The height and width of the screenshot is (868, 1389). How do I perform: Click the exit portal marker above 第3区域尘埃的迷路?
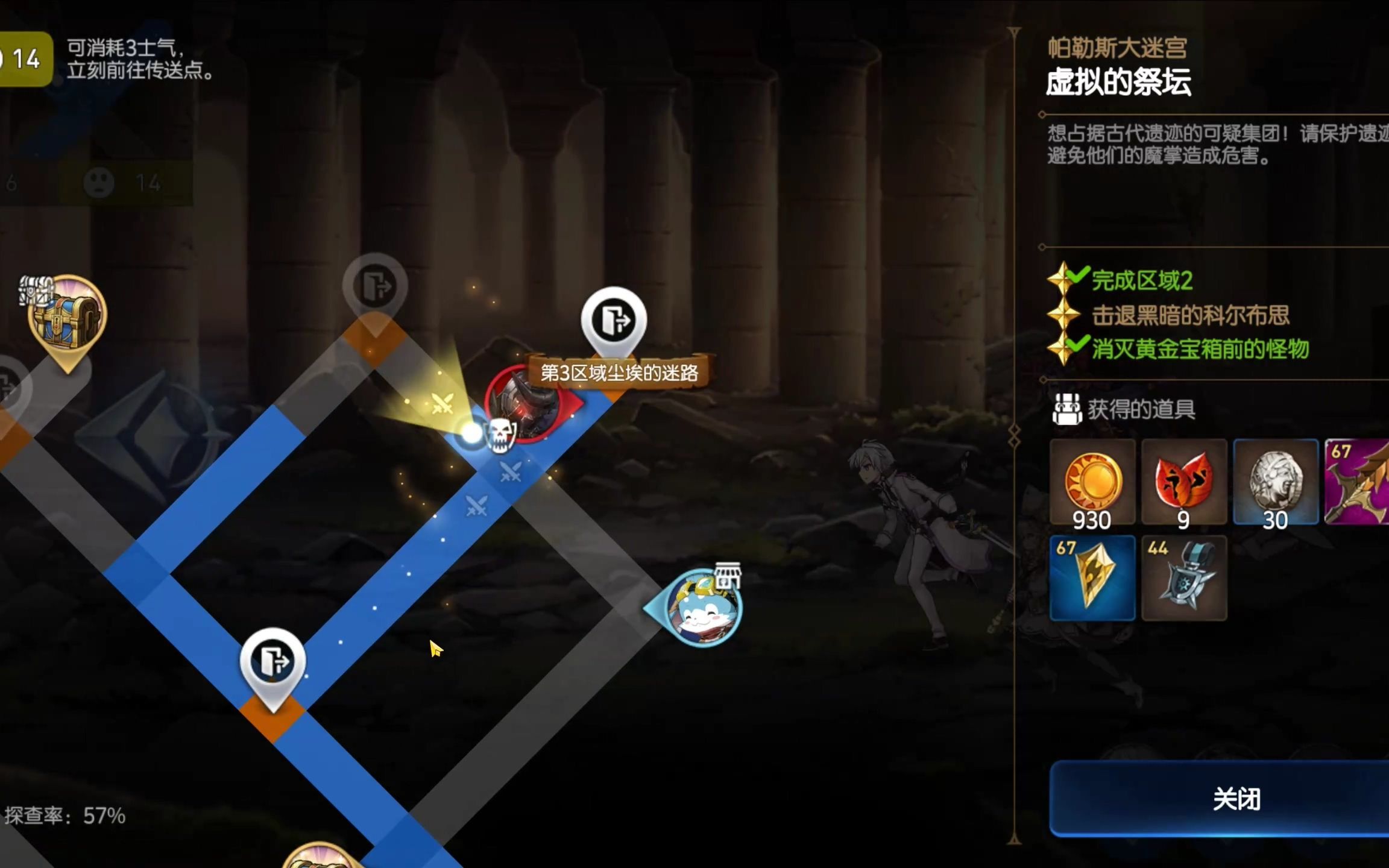614,321
